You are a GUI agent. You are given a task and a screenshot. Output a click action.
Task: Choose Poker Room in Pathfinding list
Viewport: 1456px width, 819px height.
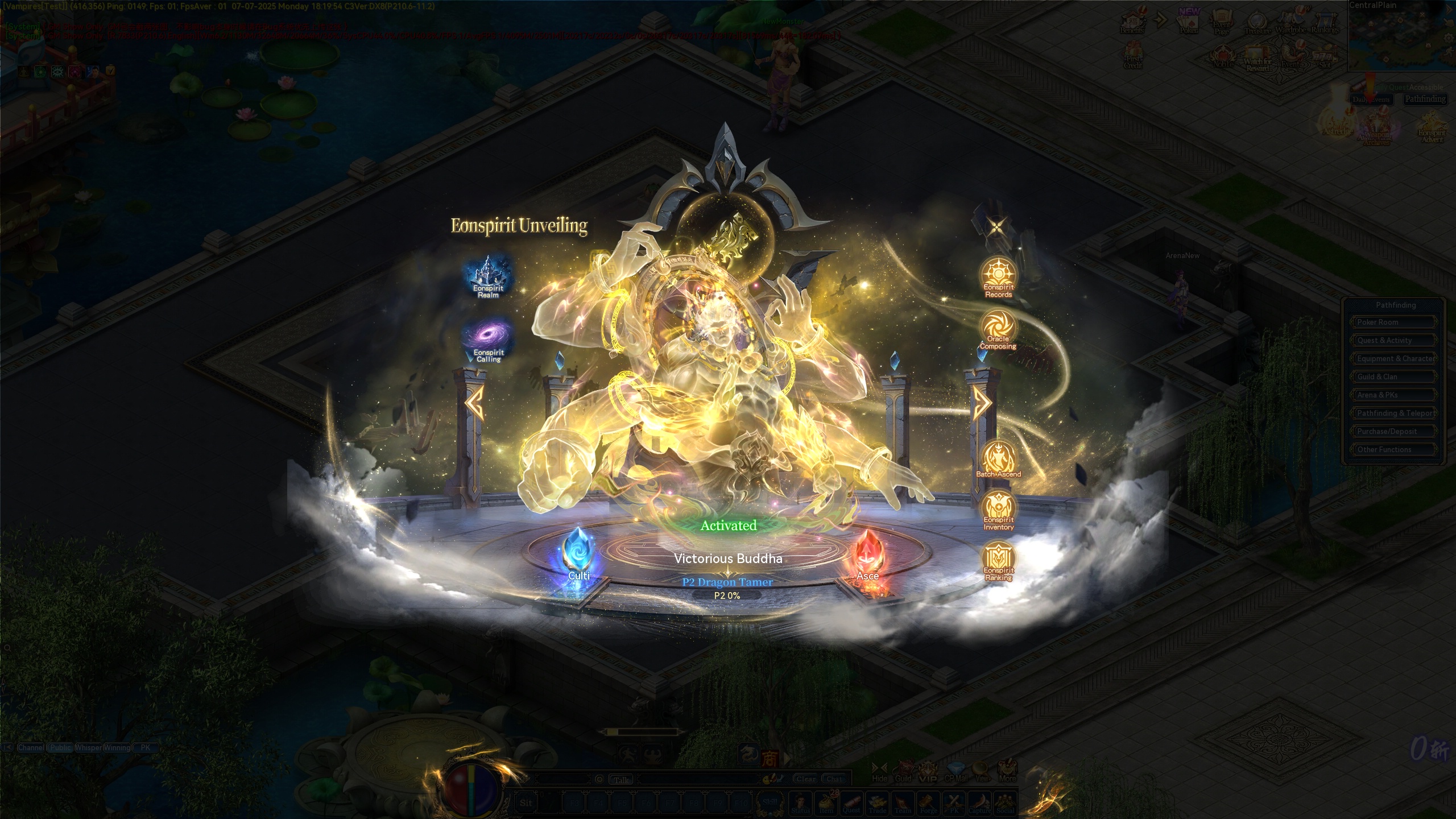(x=1393, y=322)
